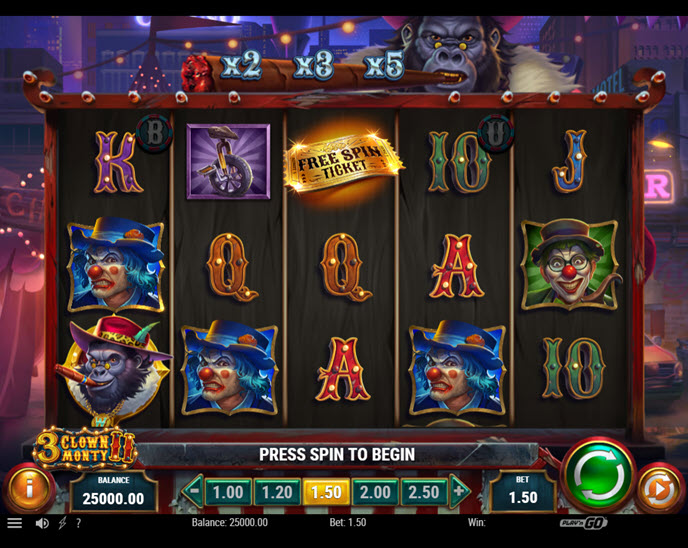Image resolution: width=688 pixels, height=548 pixels.
Task: Toggle fast play with the lightning bolt icon
Action: tap(62, 523)
